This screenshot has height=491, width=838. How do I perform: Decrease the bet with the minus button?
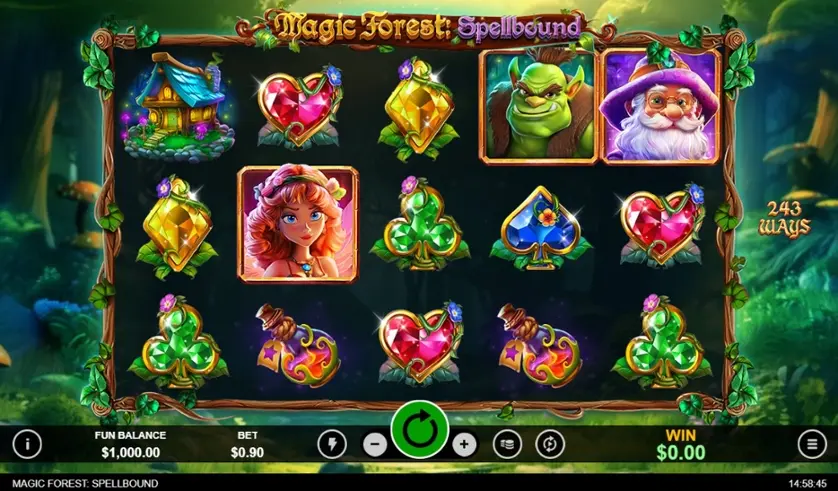tap(374, 444)
